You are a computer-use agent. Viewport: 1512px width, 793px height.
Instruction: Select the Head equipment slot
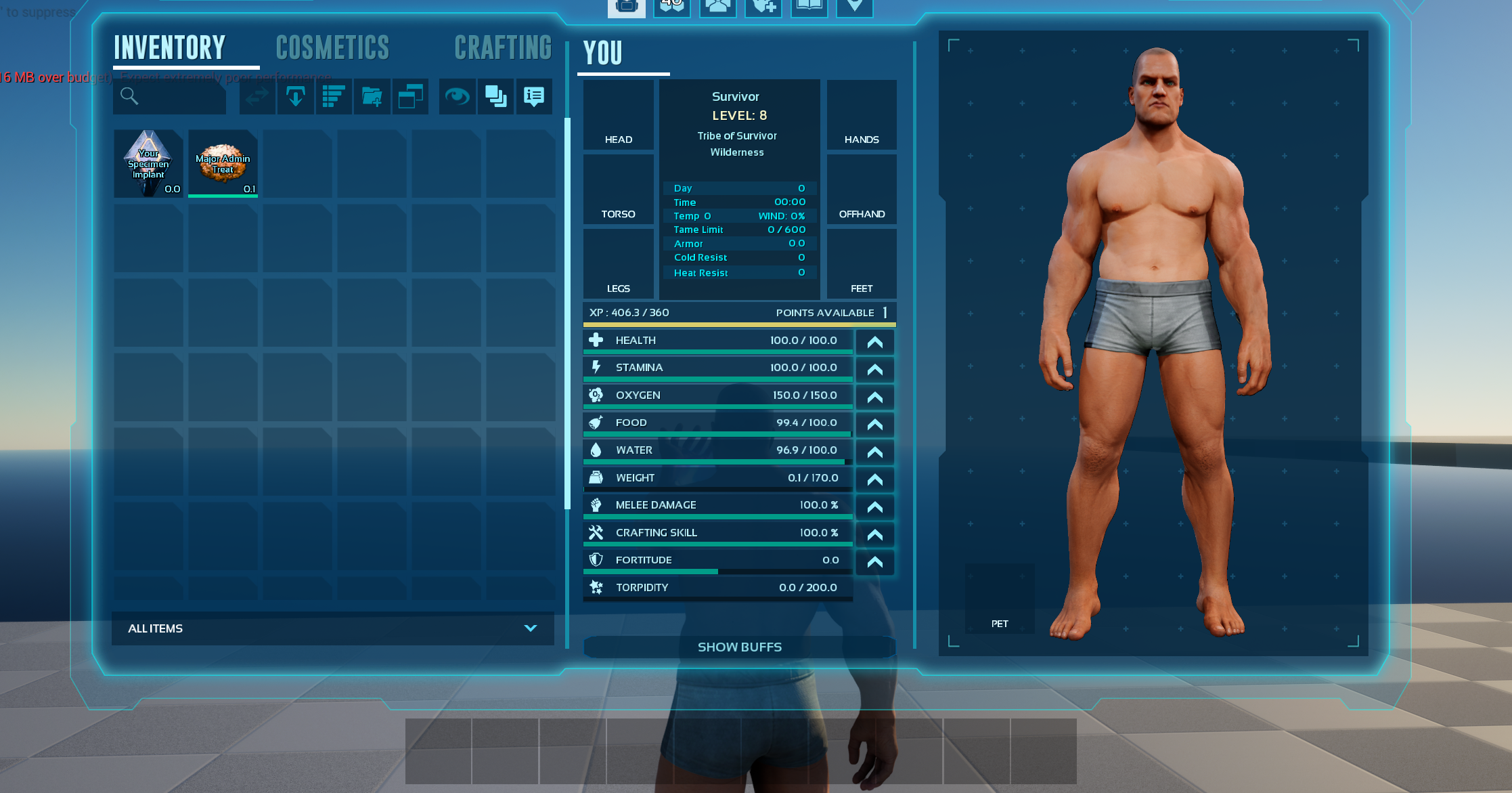pos(618,115)
